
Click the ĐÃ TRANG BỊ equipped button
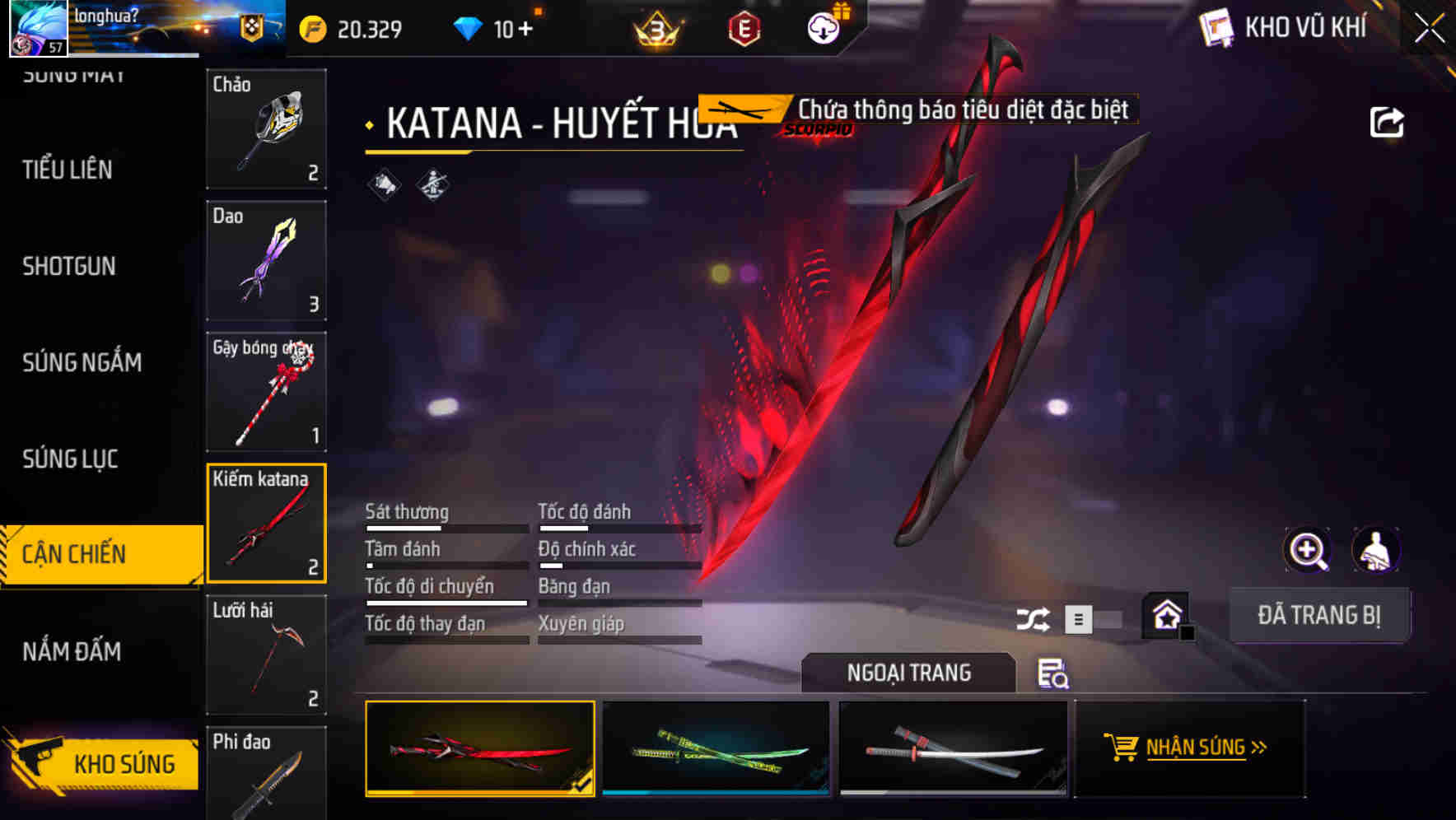tap(1319, 615)
